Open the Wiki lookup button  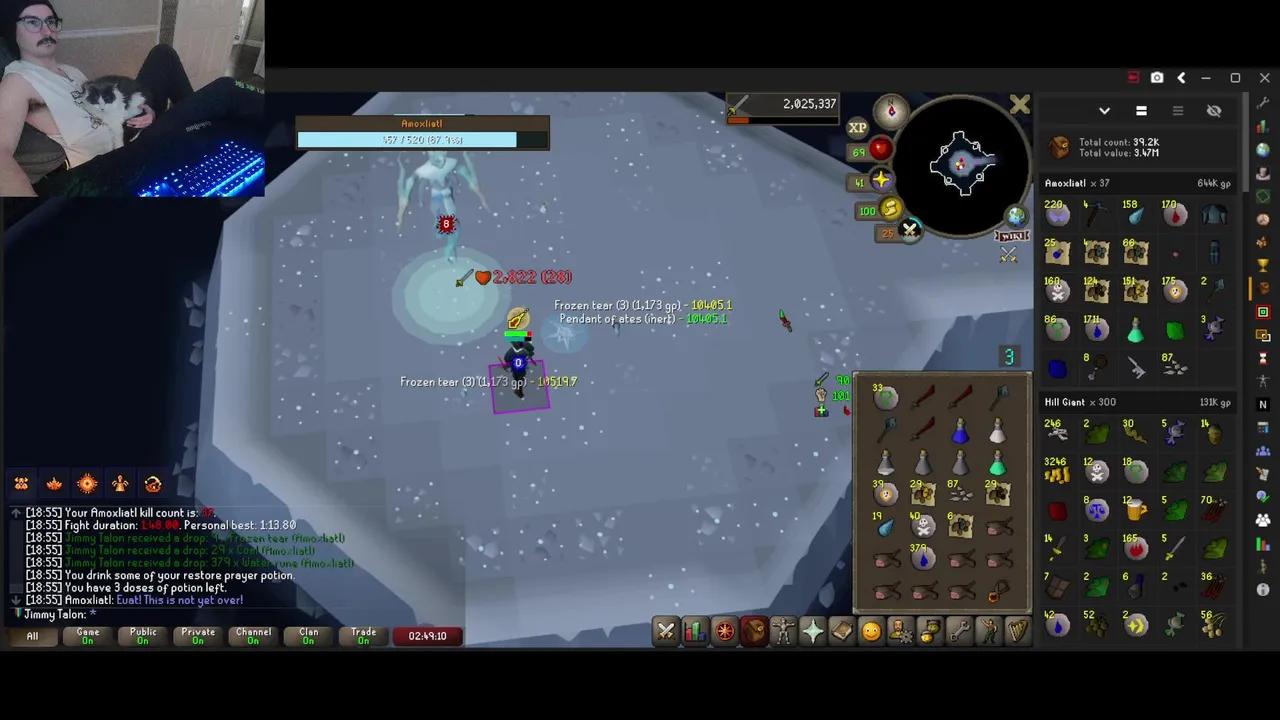[x=1011, y=236]
